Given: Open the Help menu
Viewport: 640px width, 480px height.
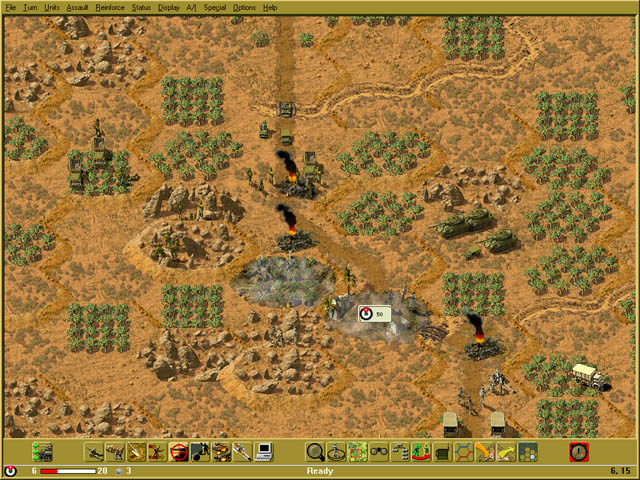Looking at the screenshot, I should coord(270,7).
